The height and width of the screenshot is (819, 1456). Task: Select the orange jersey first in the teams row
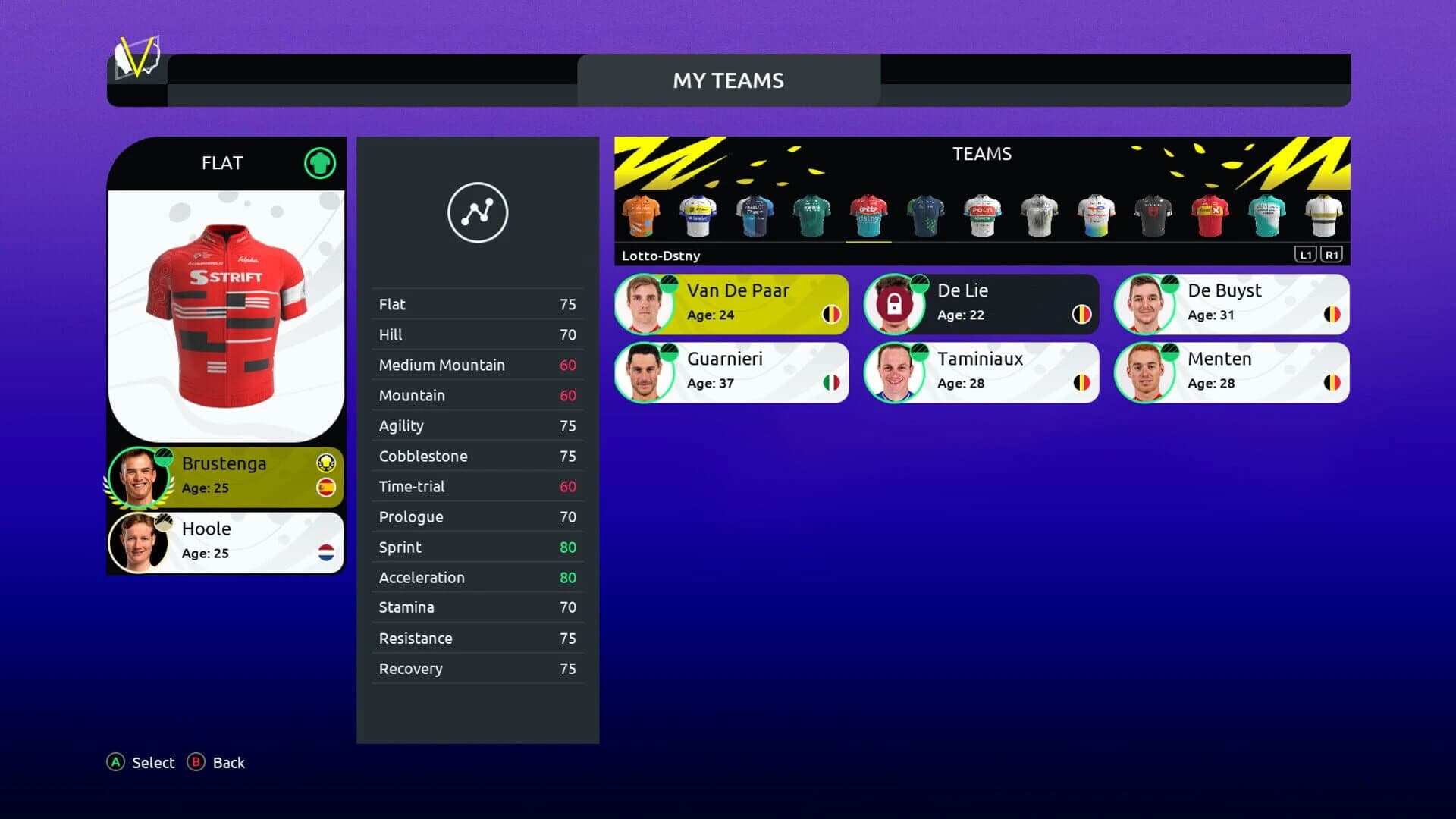click(641, 215)
